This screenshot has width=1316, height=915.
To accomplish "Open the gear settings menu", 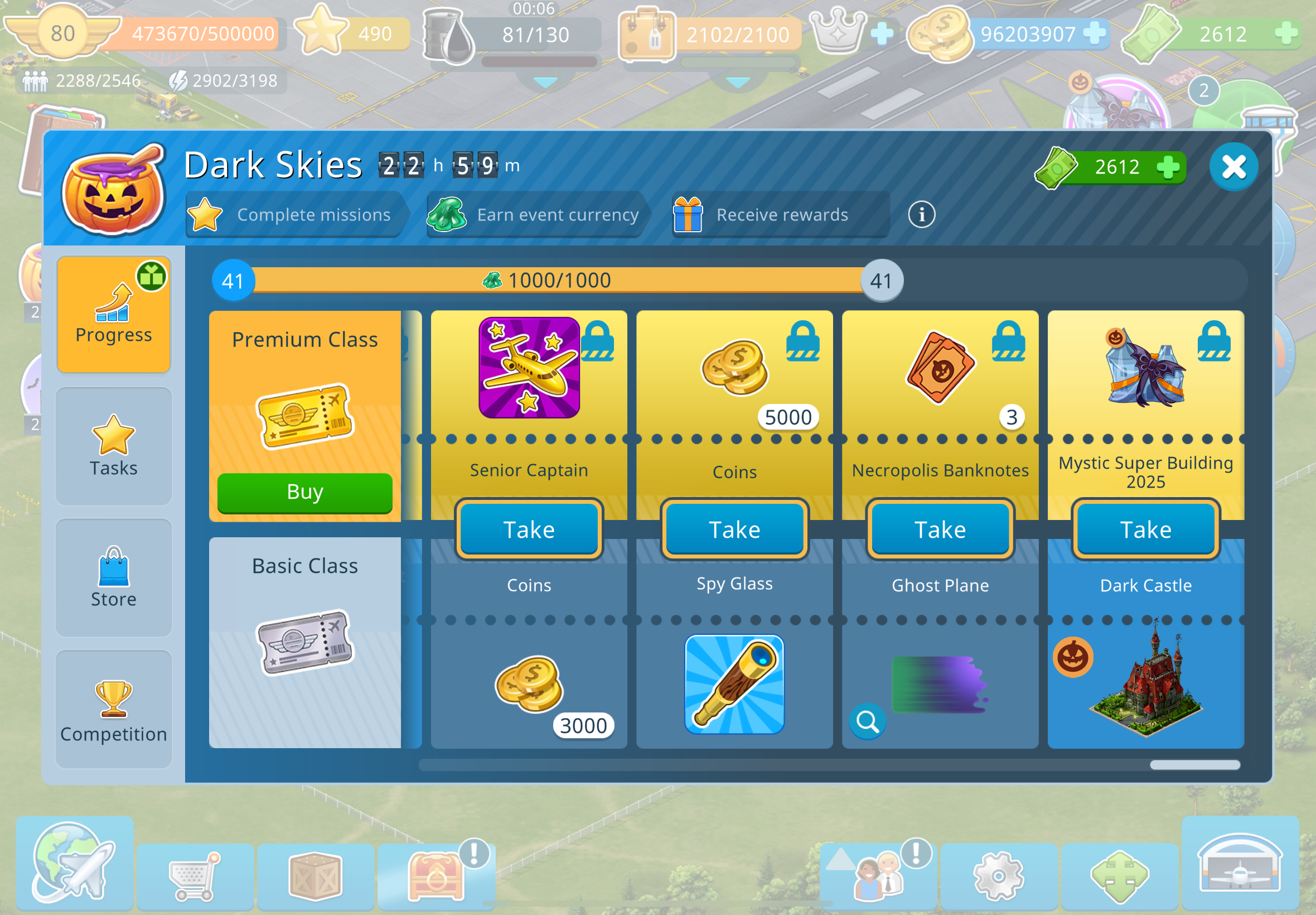I will [x=999, y=876].
